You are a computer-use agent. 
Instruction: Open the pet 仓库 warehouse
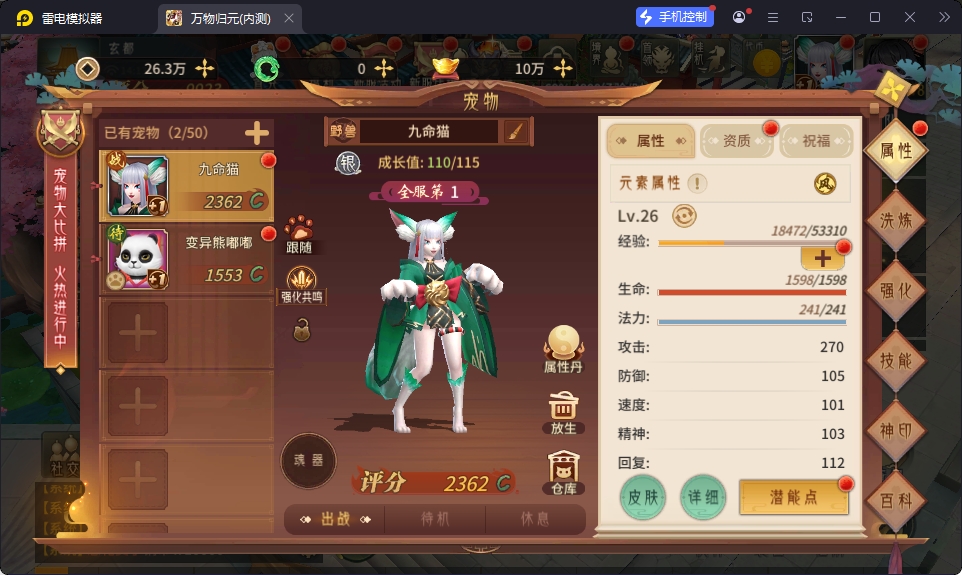click(x=563, y=471)
